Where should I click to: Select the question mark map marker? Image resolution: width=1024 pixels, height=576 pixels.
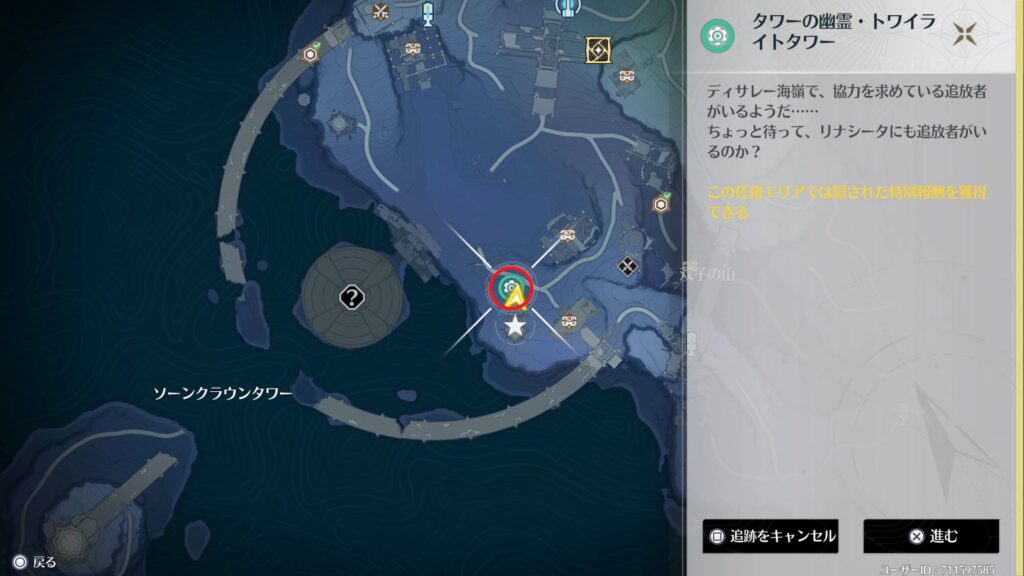tap(351, 296)
